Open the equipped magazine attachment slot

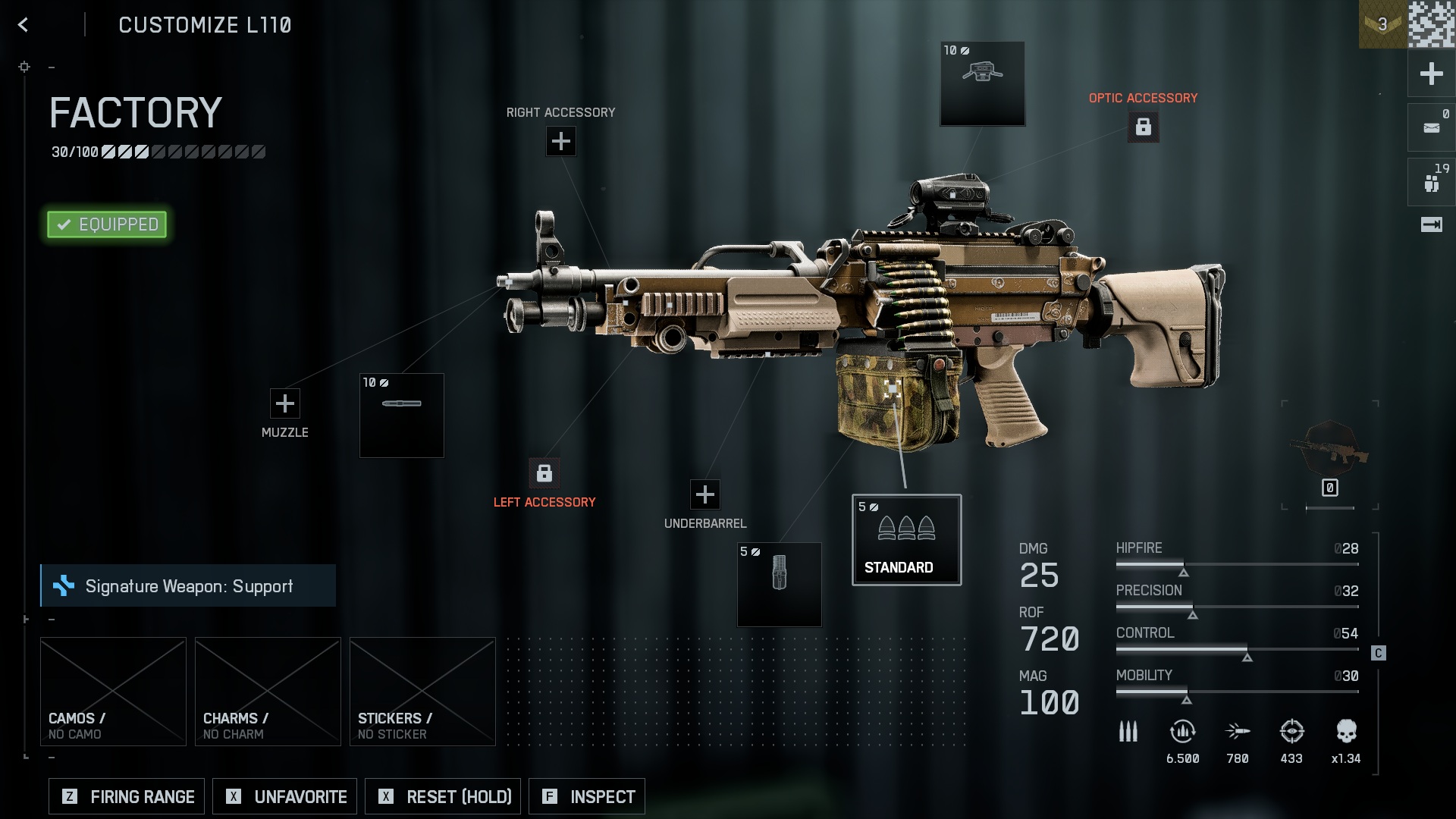(779, 584)
